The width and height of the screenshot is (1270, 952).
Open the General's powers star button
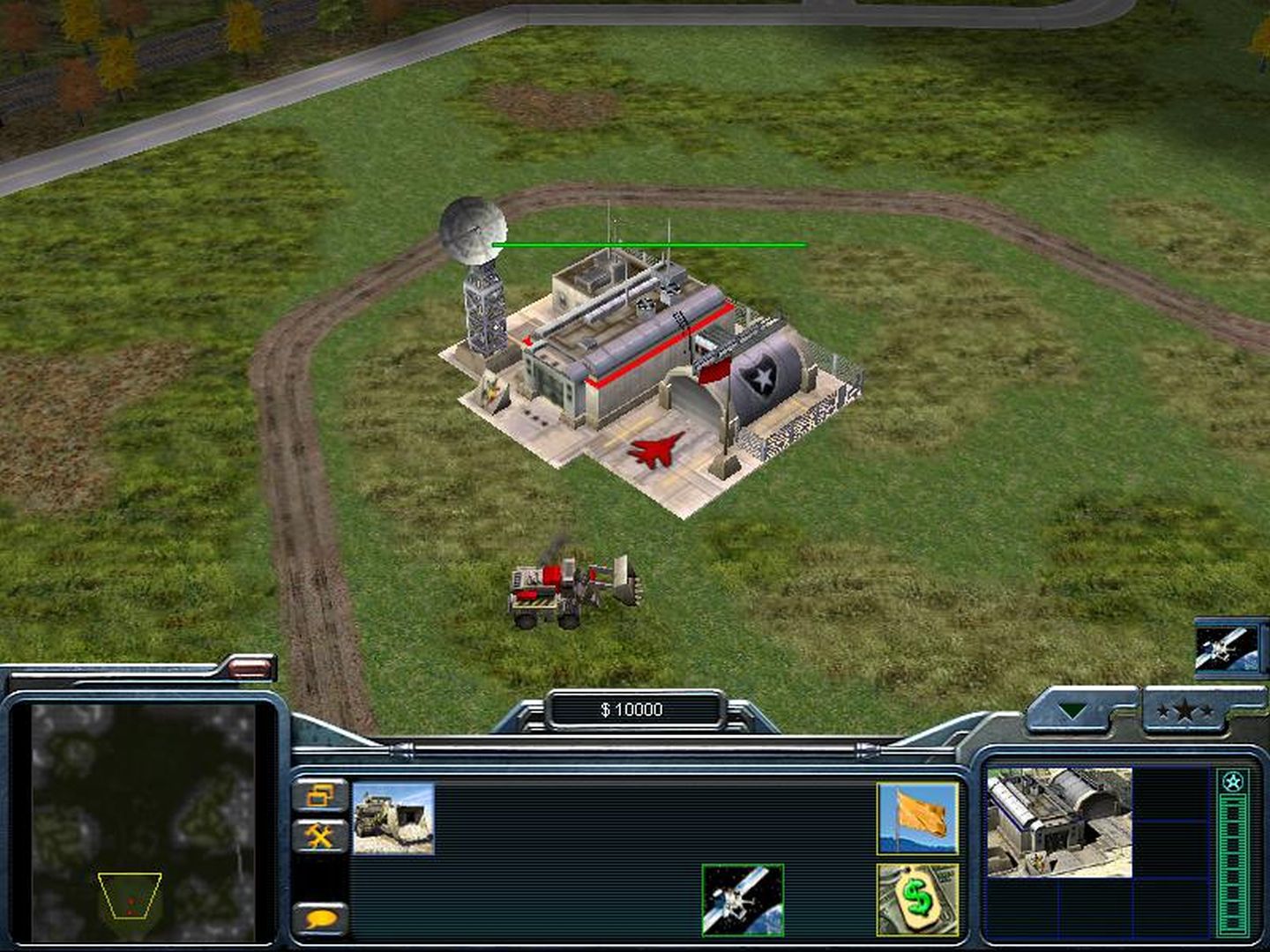[x=1184, y=710]
